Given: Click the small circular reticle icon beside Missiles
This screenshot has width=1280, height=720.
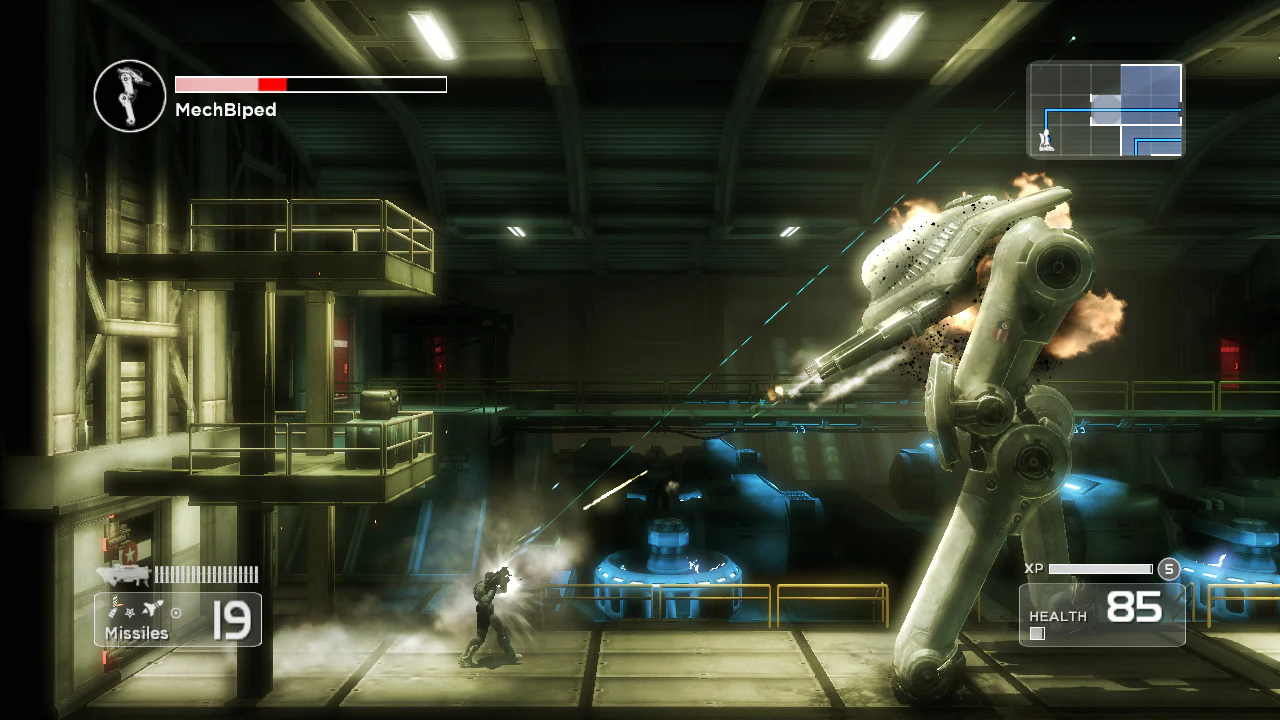Looking at the screenshot, I should 176,613.
